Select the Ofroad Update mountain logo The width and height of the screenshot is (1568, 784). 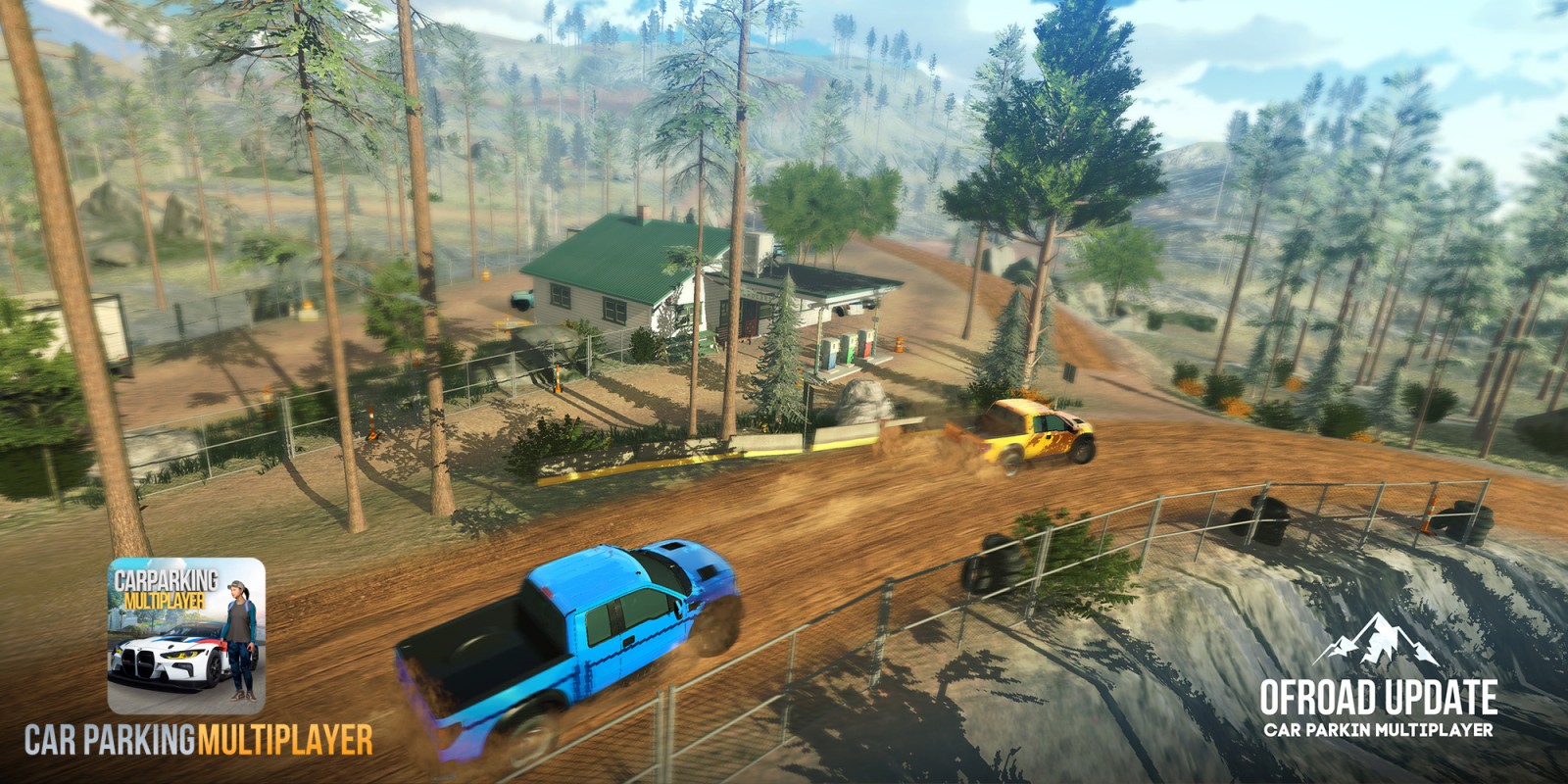(1376, 641)
